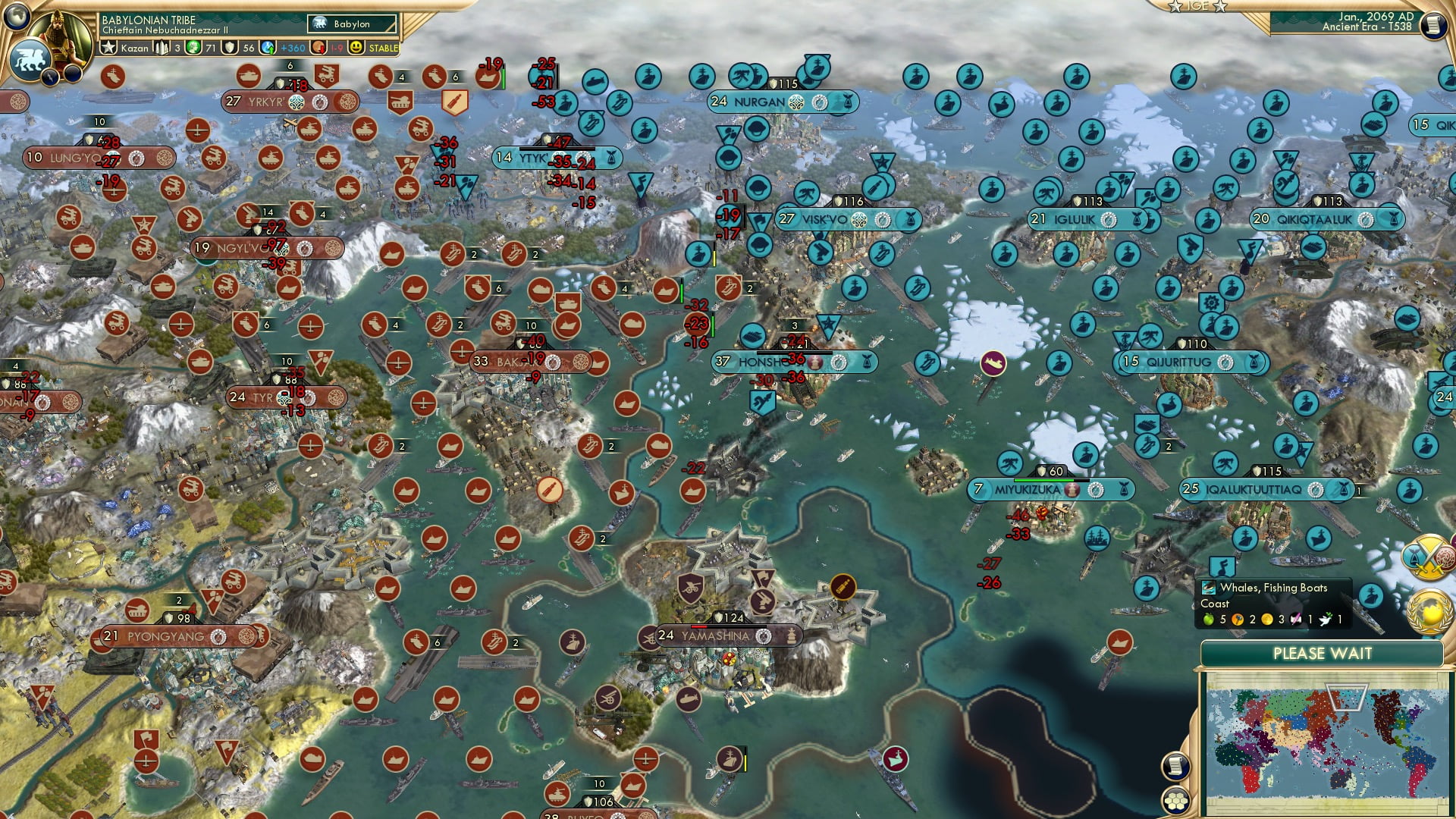Toggle strategic view with the hexagon icon
Image resolution: width=1456 pixels, height=819 pixels.
pos(1175,801)
